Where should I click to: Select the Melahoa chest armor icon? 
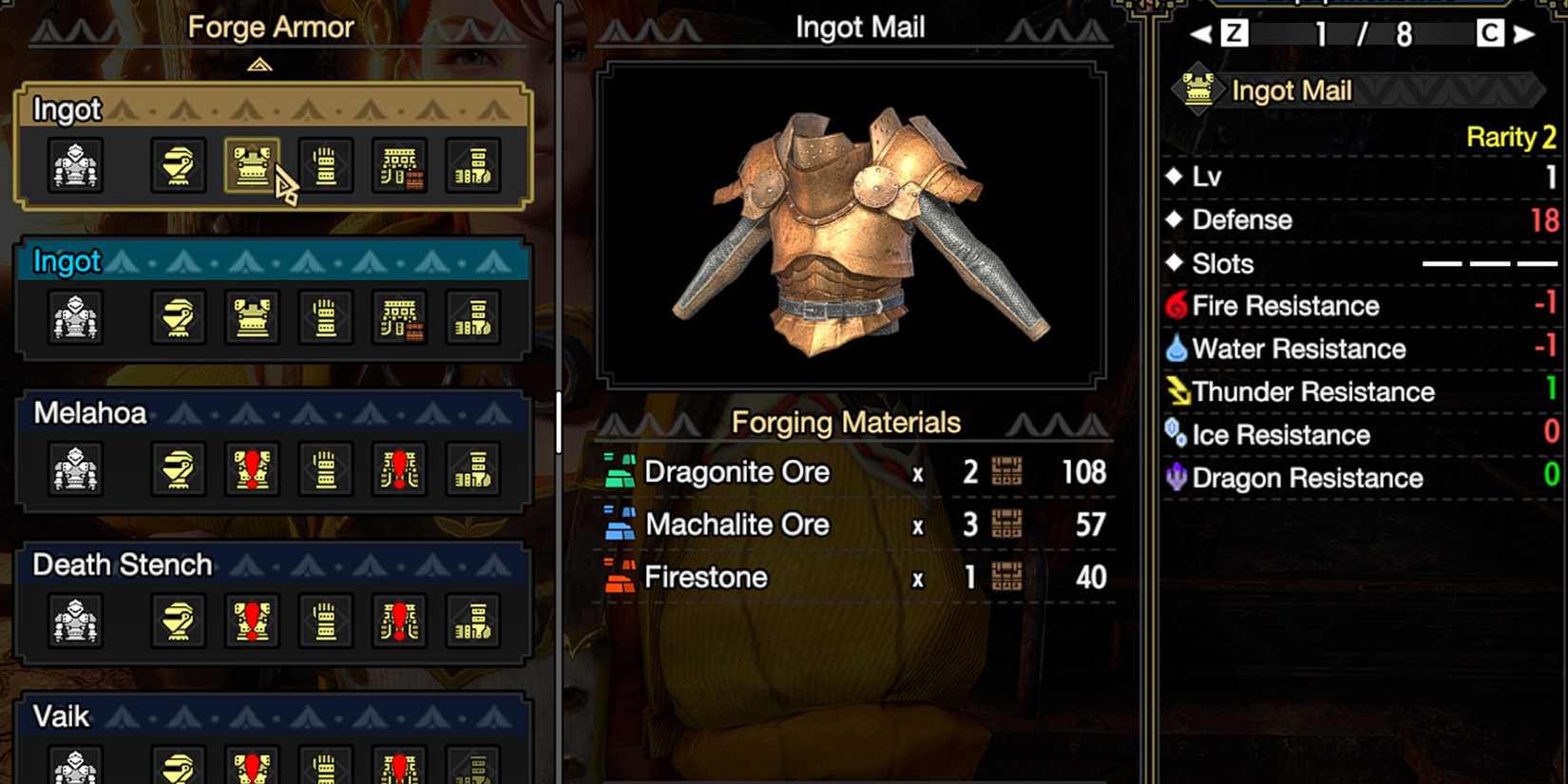(250, 468)
